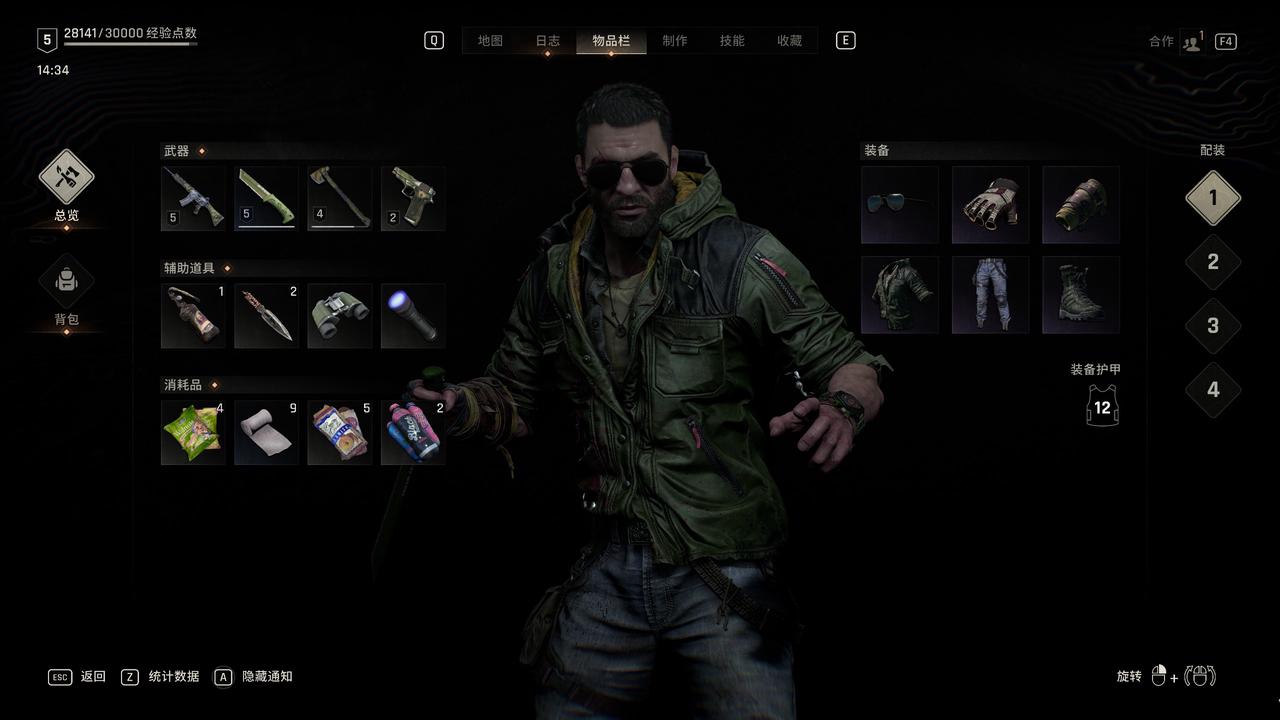Select the flashlight tool slot
1280x720 pixels.
click(413, 316)
